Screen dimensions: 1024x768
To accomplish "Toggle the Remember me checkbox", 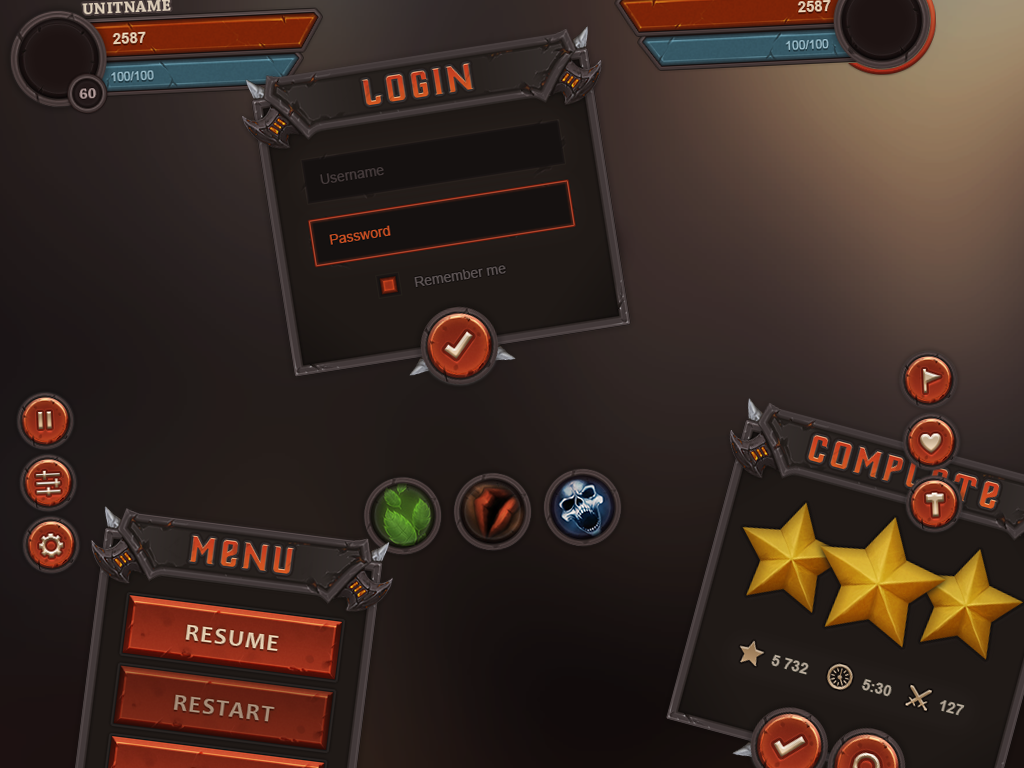I will click(x=389, y=285).
